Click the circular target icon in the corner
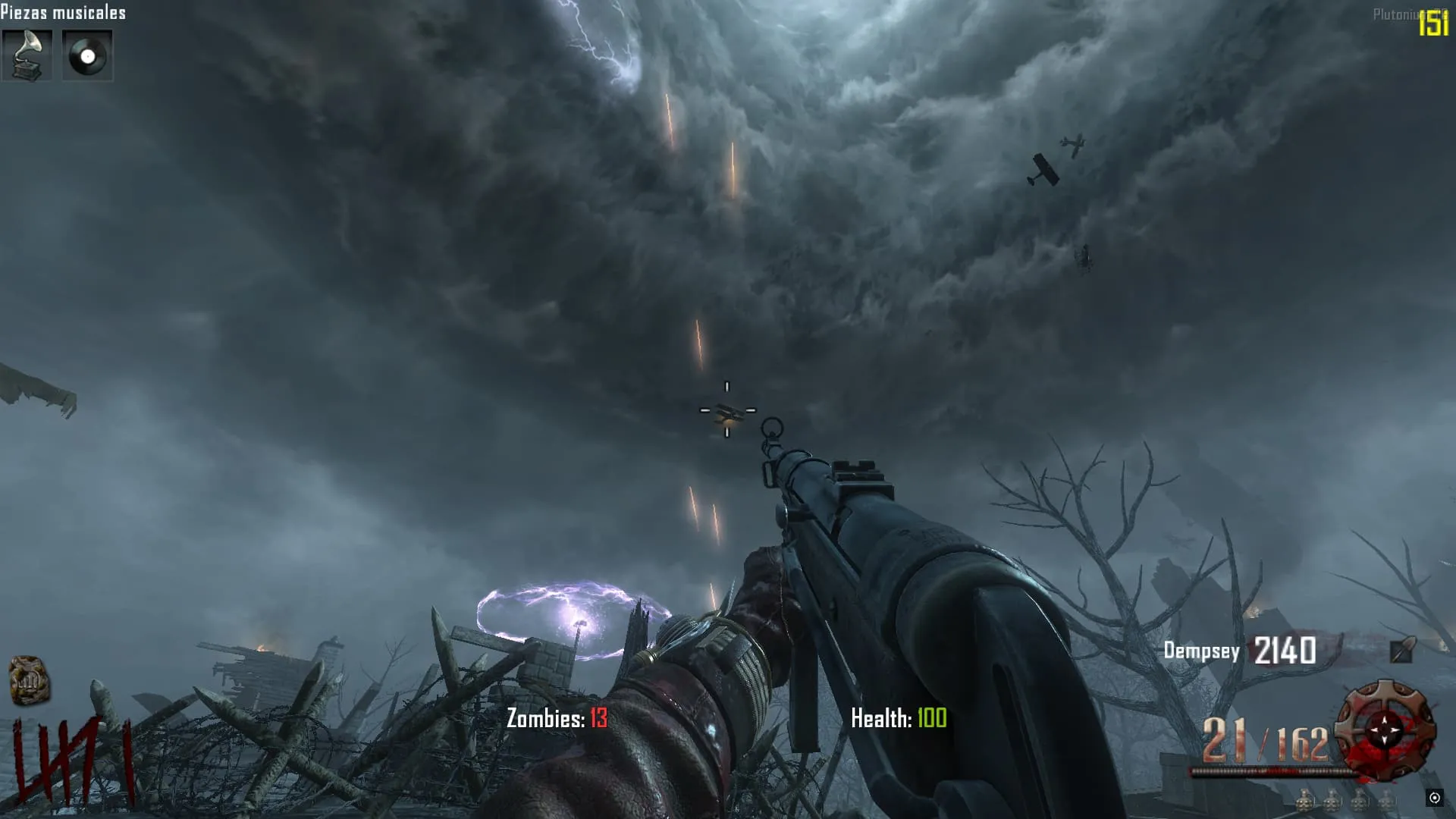The width and height of the screenshot is (1456, 819). tap(1434, 797)
